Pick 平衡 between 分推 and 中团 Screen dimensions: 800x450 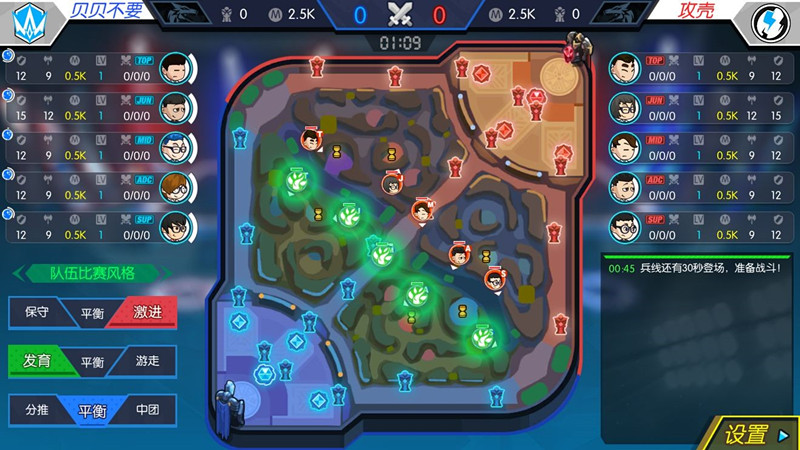click(x=92, y=409)
